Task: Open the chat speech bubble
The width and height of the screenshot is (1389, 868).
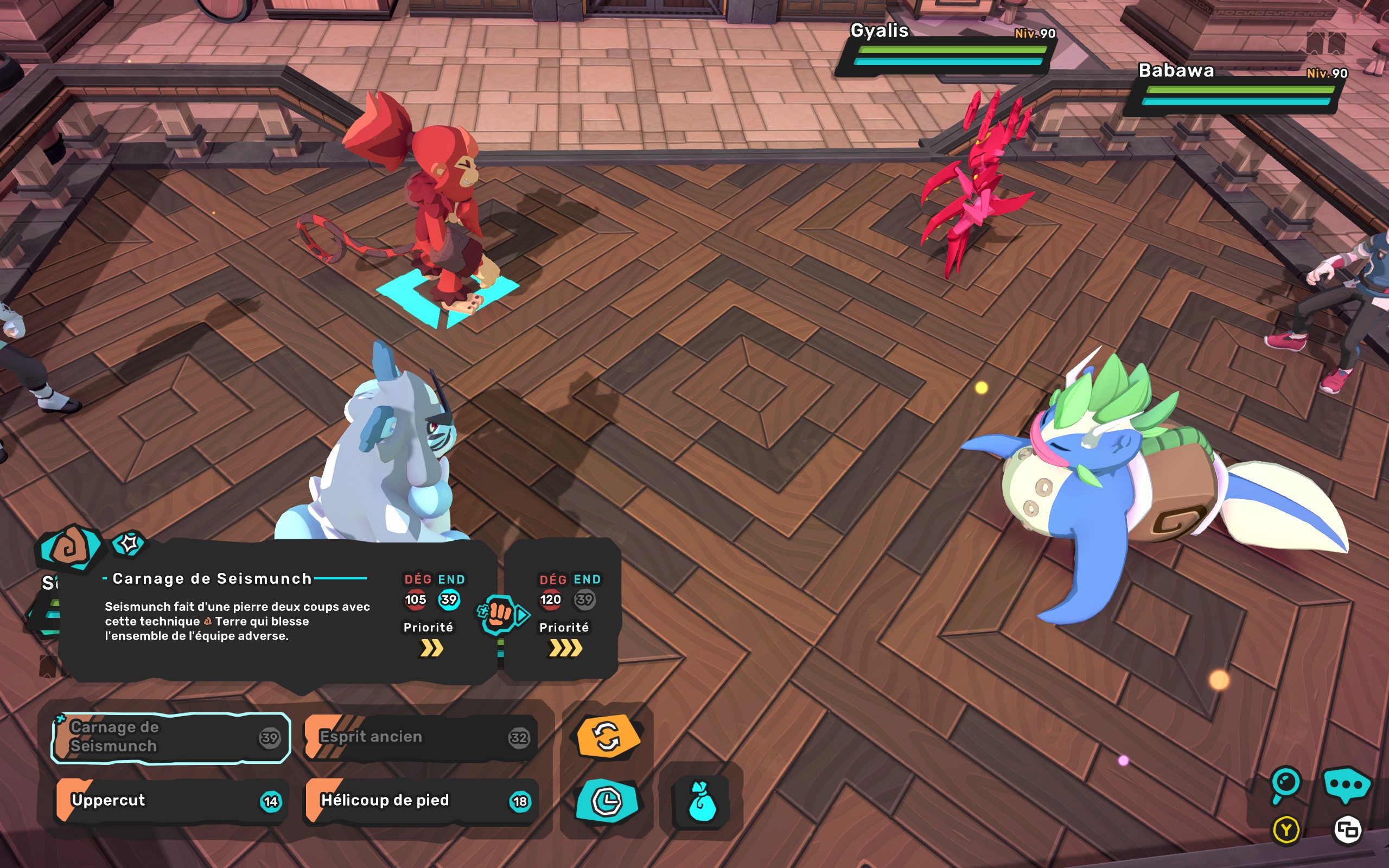Action: [1346, 784]
